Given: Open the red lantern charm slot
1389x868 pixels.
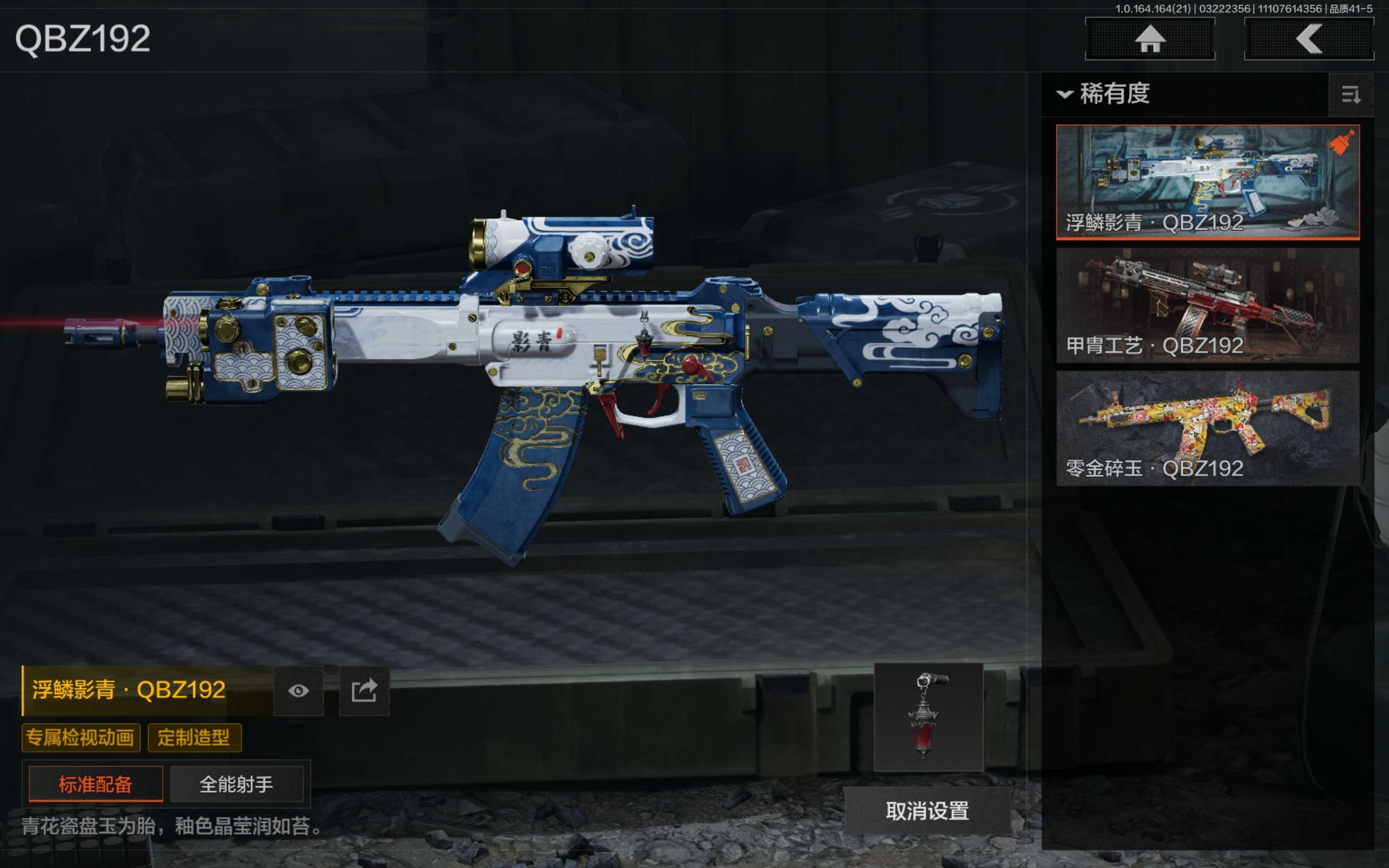Looking at the screenshot, I should point(928,717).
